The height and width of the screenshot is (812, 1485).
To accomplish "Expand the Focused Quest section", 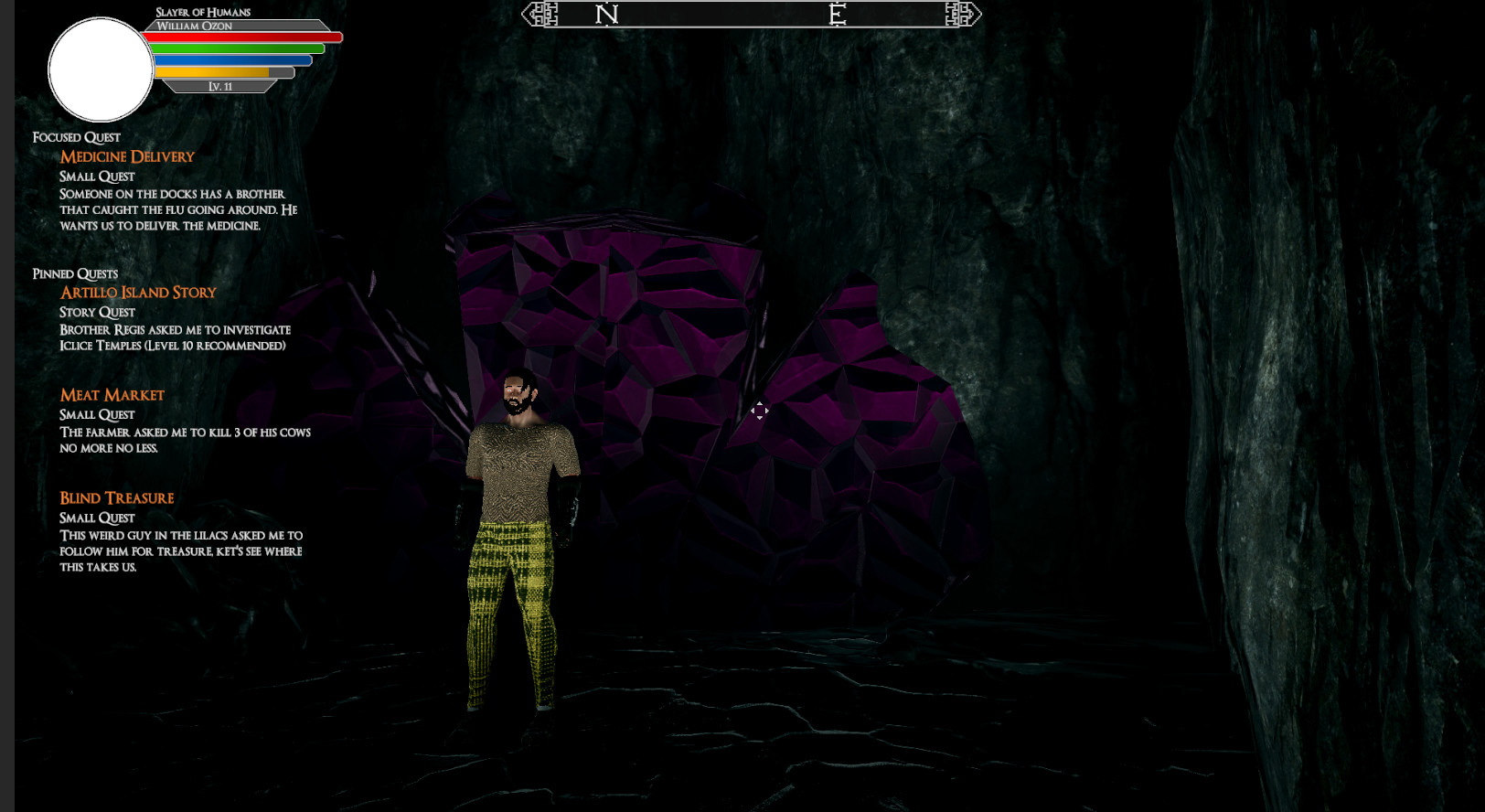I will (x=76, y=136).
